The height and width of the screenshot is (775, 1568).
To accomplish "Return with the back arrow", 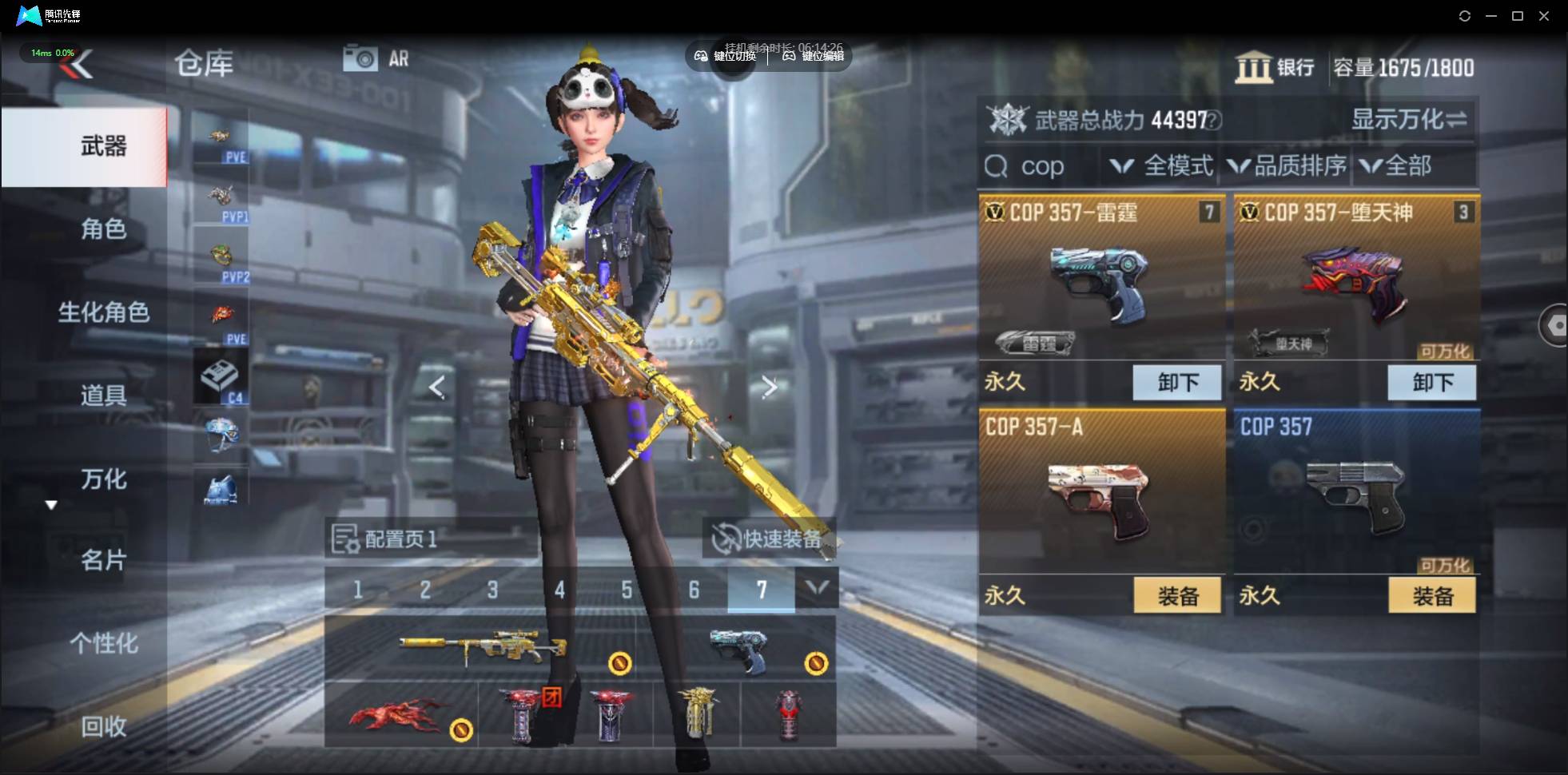I will (78, 65).
